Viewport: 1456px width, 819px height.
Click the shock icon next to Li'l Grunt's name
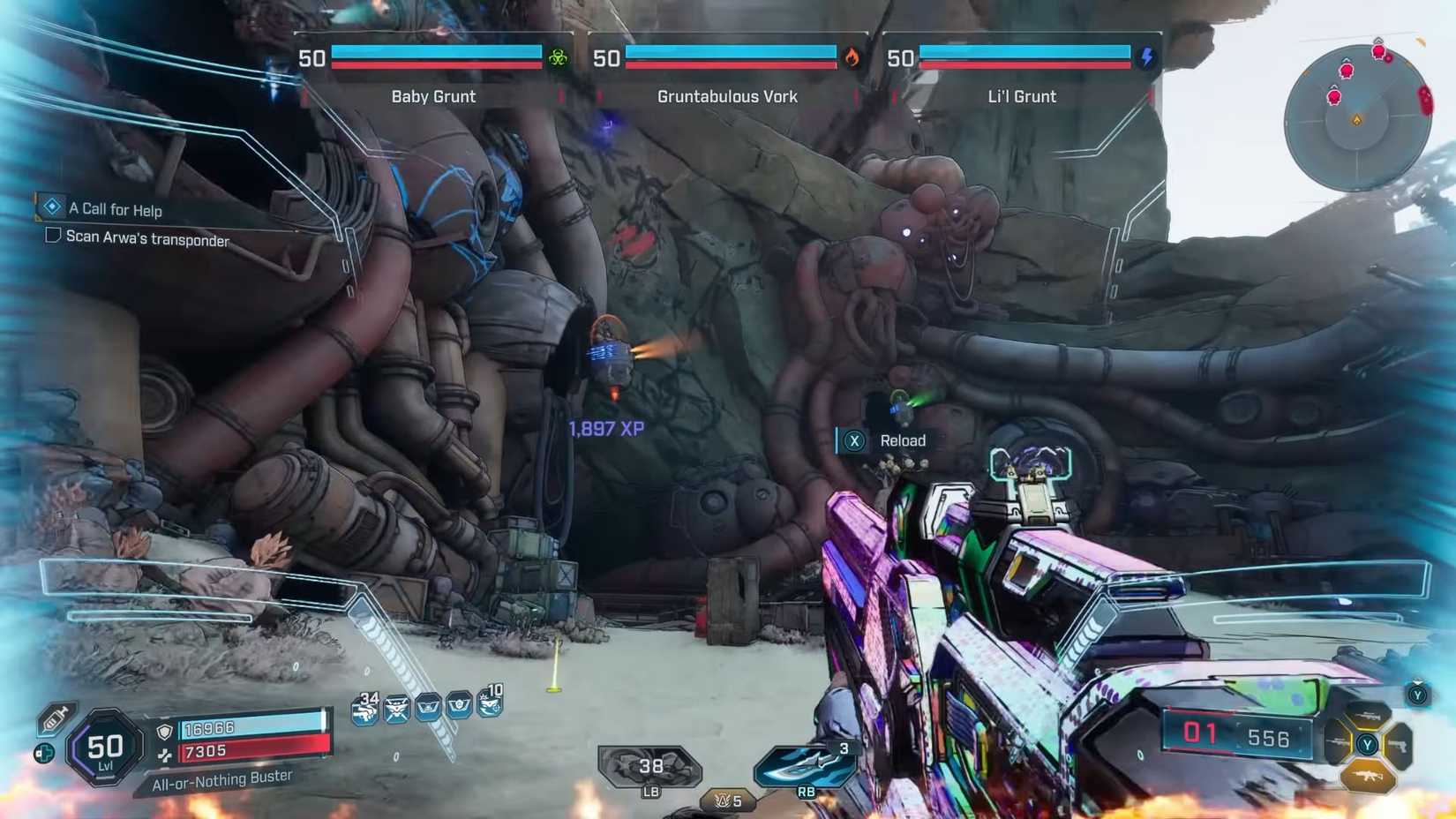(1146, 55)
